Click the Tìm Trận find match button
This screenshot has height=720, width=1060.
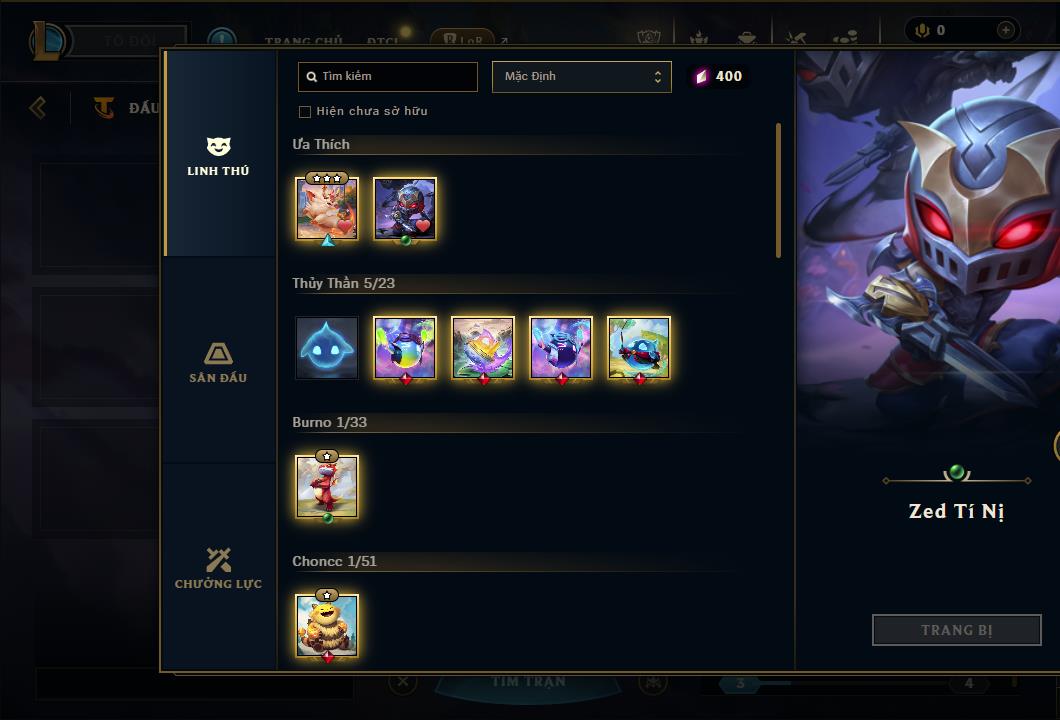click(x=528, y=683)
